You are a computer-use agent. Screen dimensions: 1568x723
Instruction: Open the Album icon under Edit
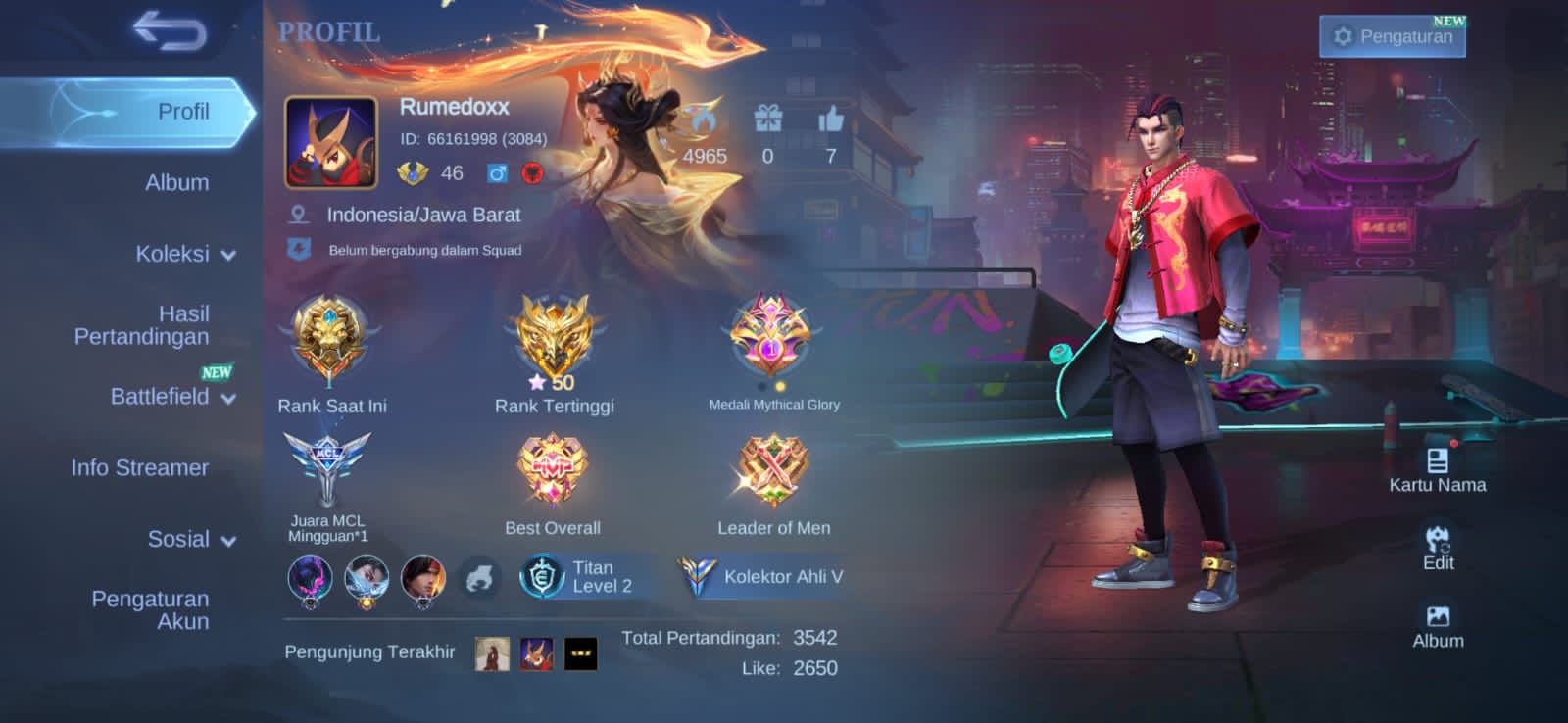(1438, 626)
